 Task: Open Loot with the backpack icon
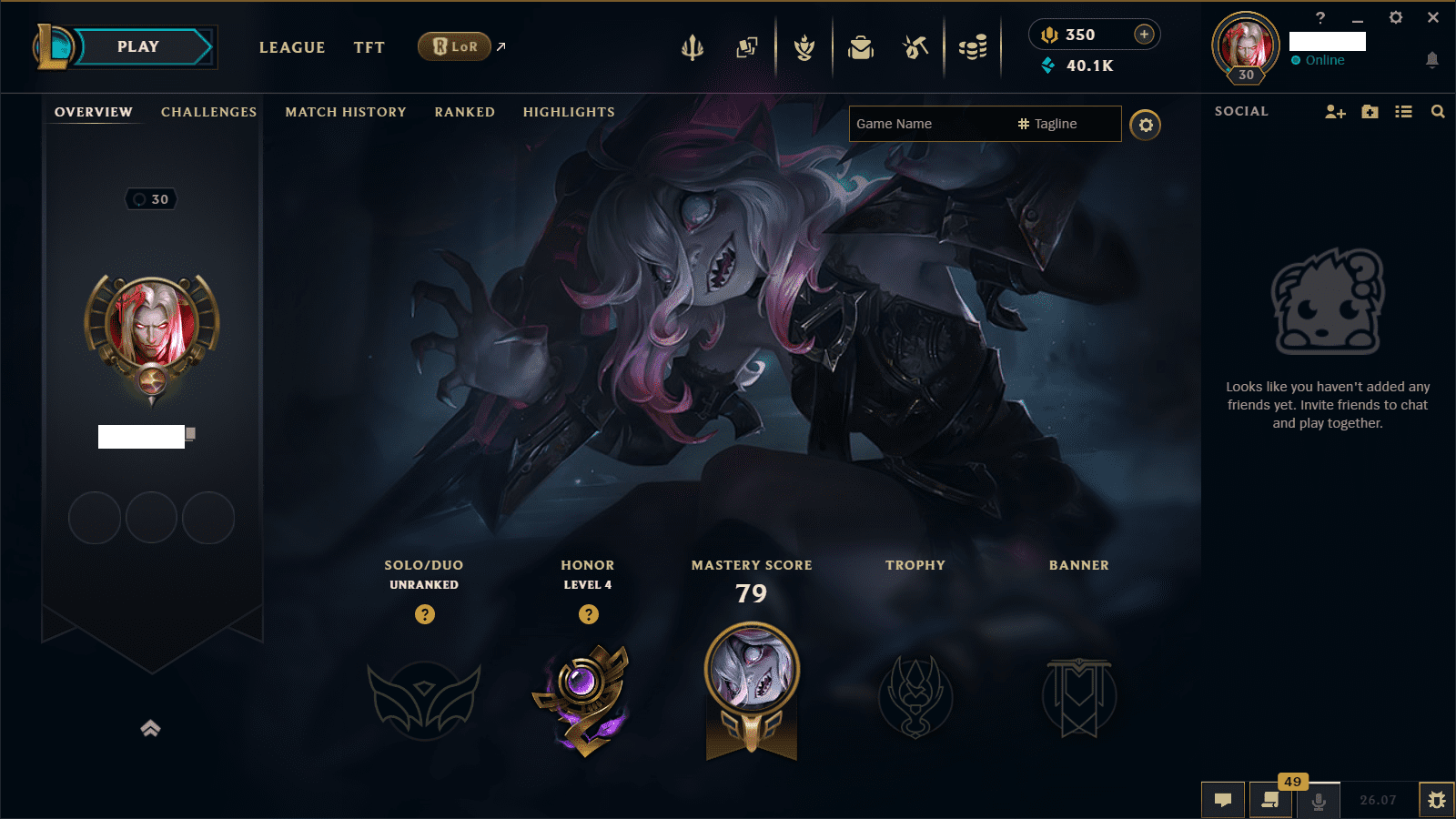click(x=860, y=47)
